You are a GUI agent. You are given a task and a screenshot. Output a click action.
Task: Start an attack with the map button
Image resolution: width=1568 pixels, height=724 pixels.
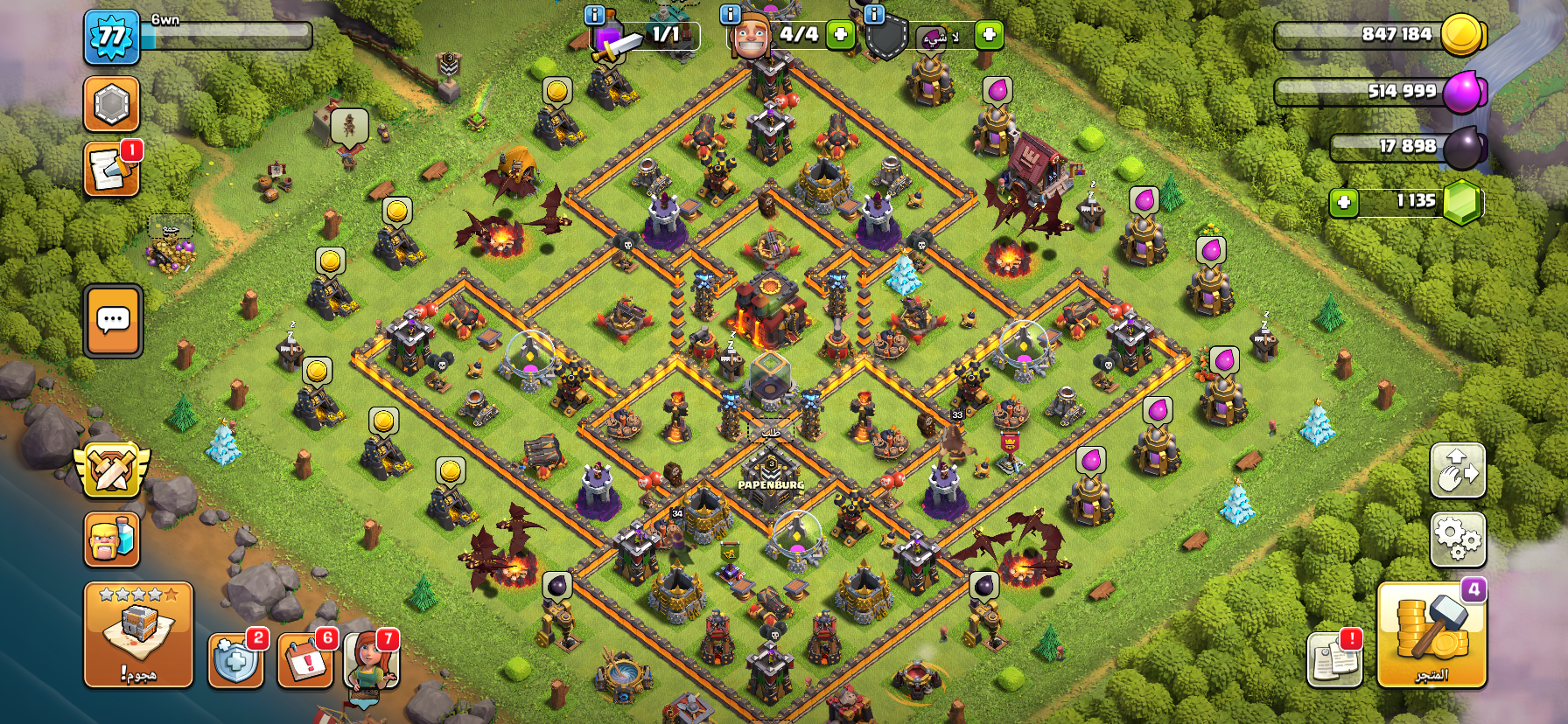point(138,635)
